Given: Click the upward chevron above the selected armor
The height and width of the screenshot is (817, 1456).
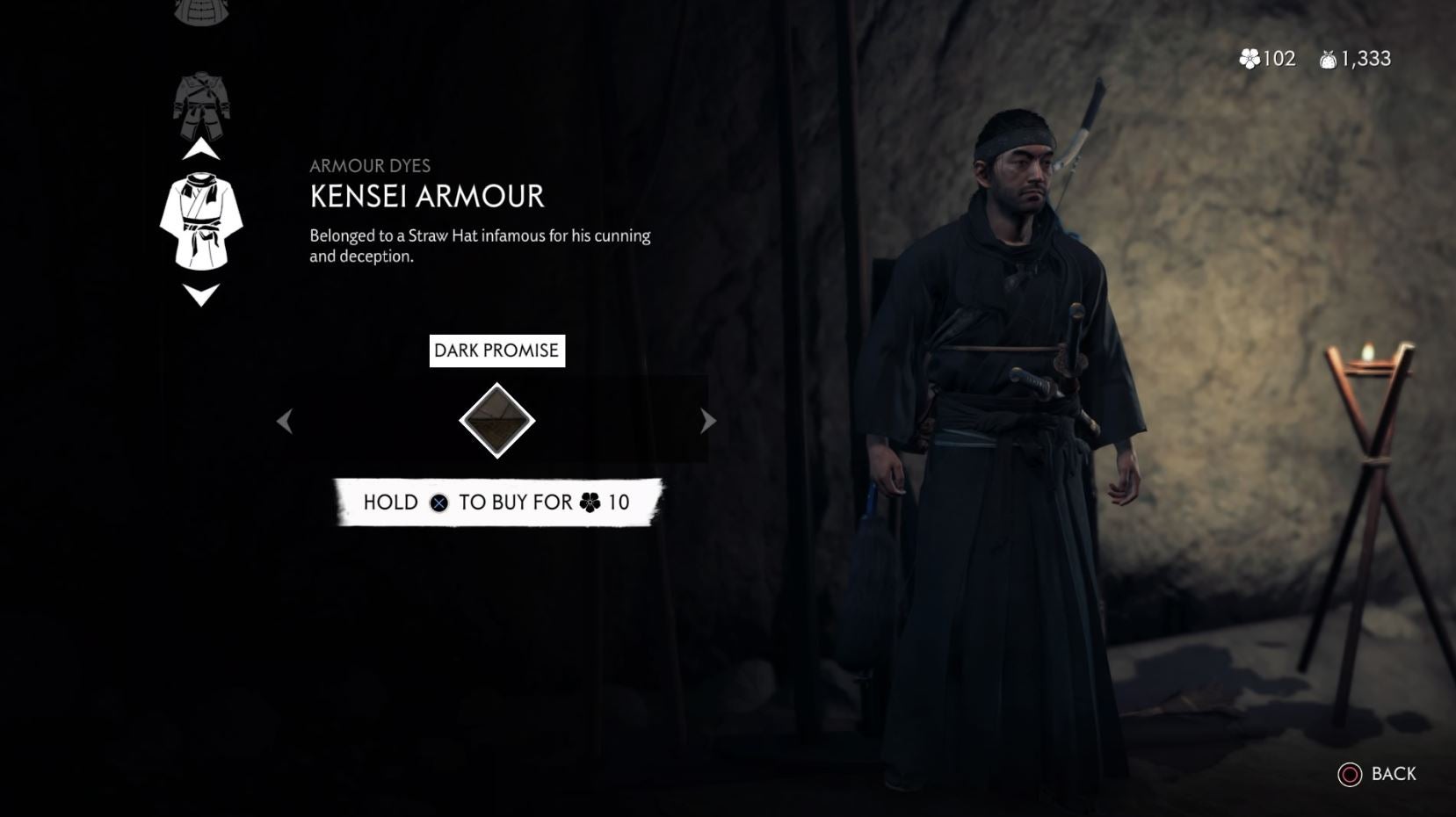Looking at the screenshot, I should tap(202, 149).
